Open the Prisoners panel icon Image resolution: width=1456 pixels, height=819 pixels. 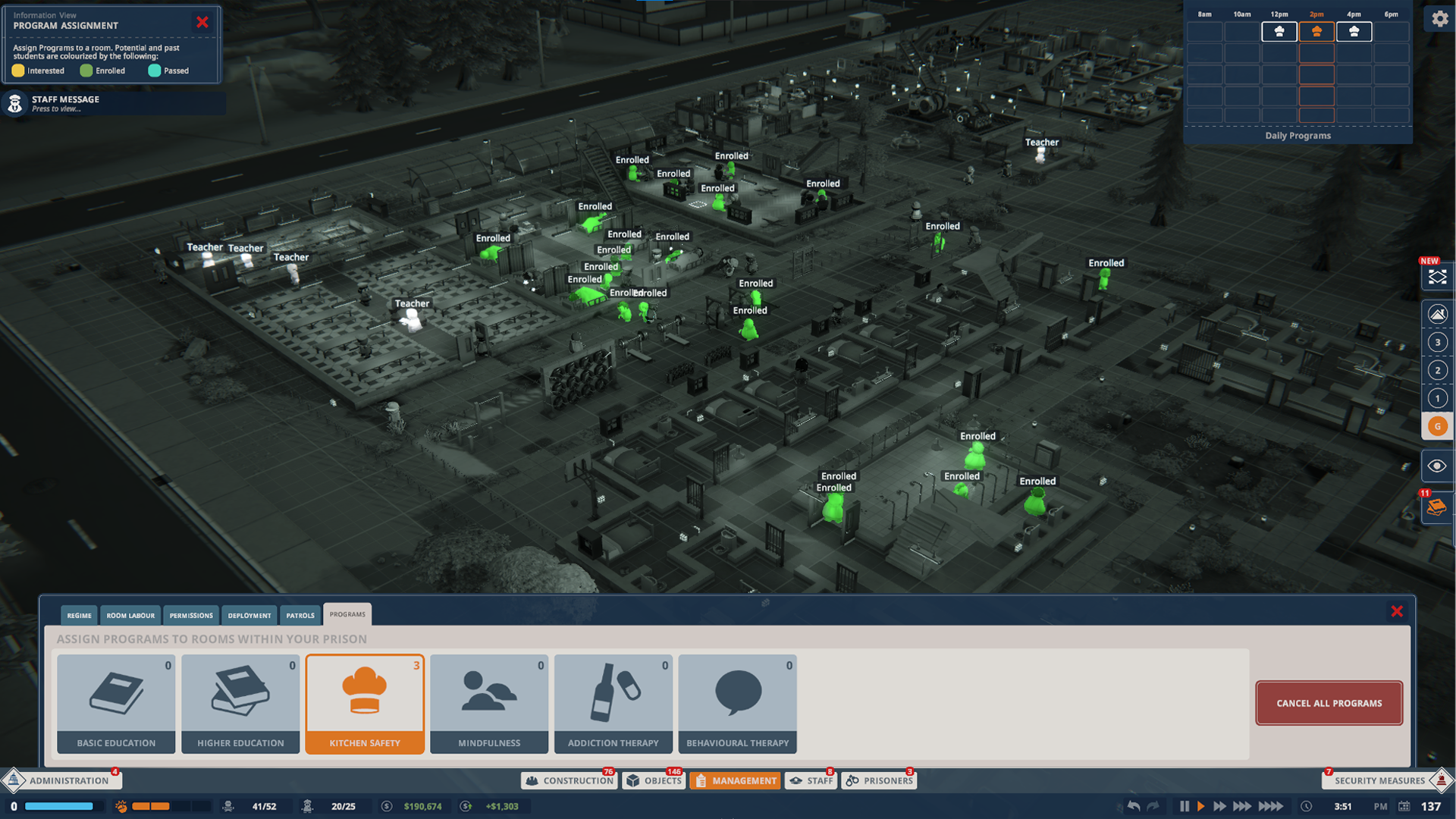tap(878, 780)
